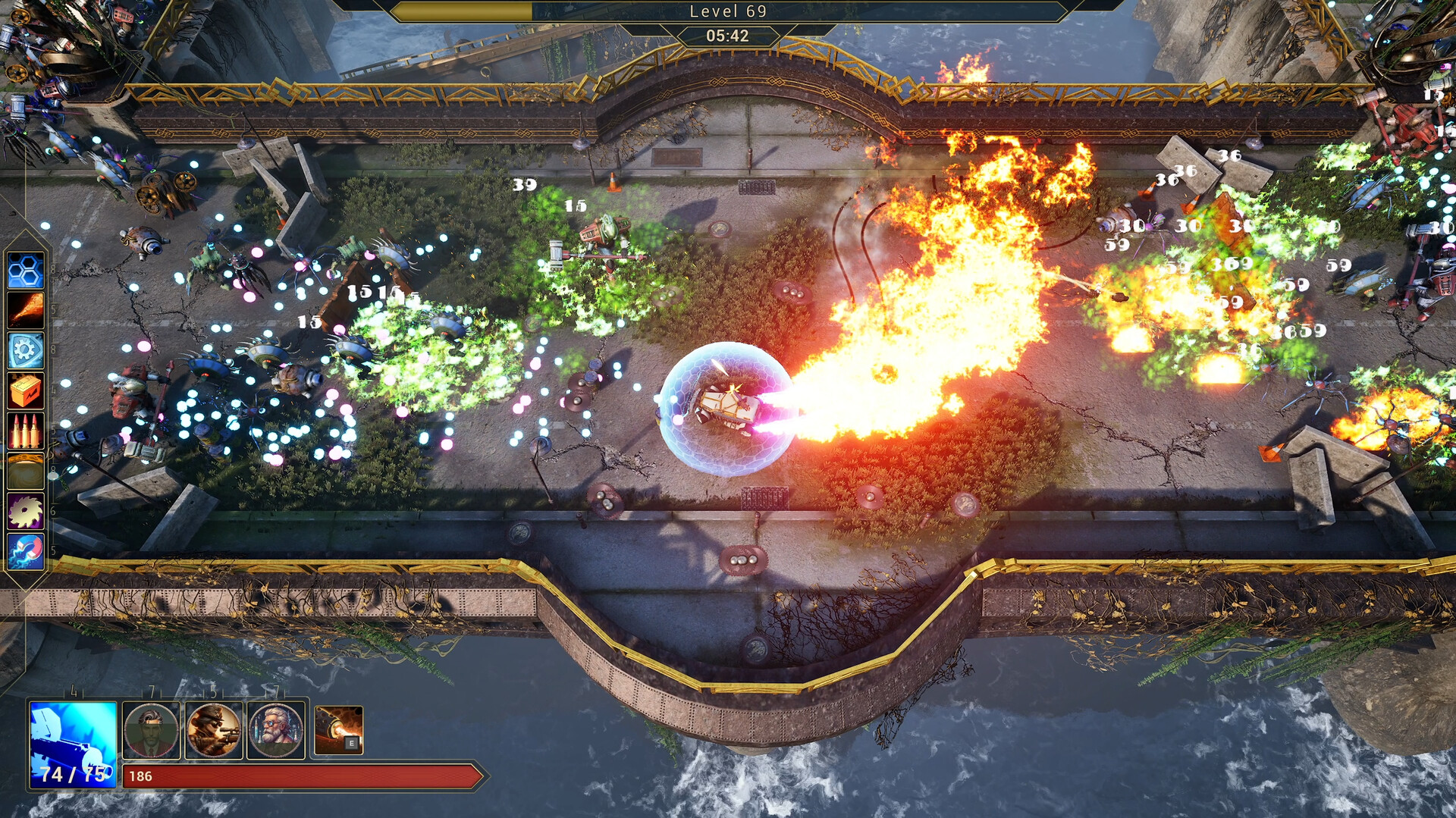Trigger the flamethrower ability bound to E
The image size is (1456, 818).
tap(339, 730)
